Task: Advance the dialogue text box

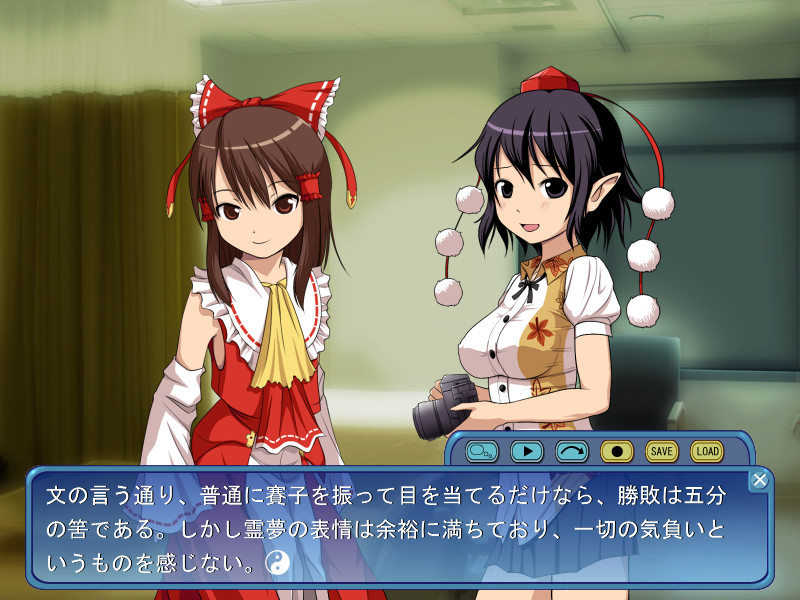Action: (x=400, y=528)
